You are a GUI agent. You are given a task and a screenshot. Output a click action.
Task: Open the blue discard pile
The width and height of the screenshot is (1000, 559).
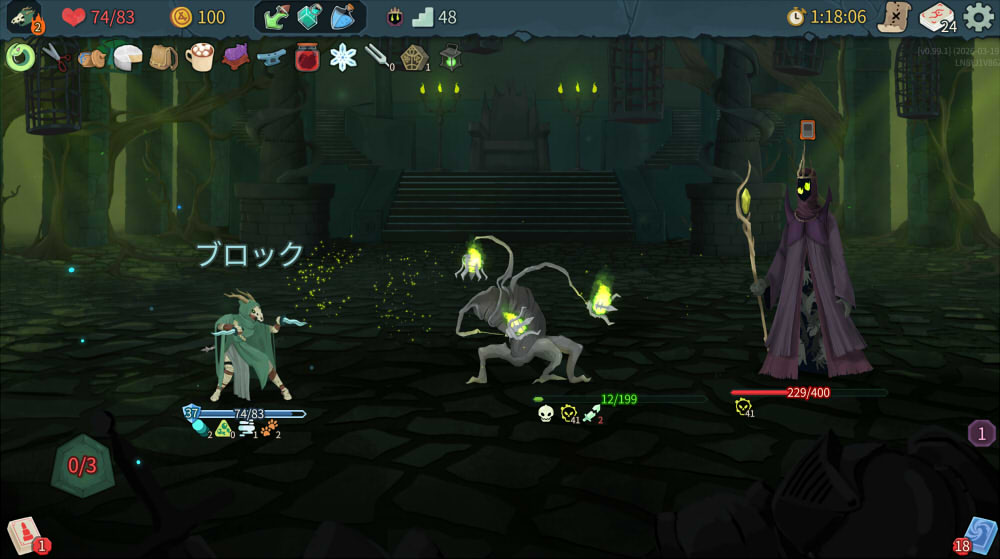[x=977, y=534]
